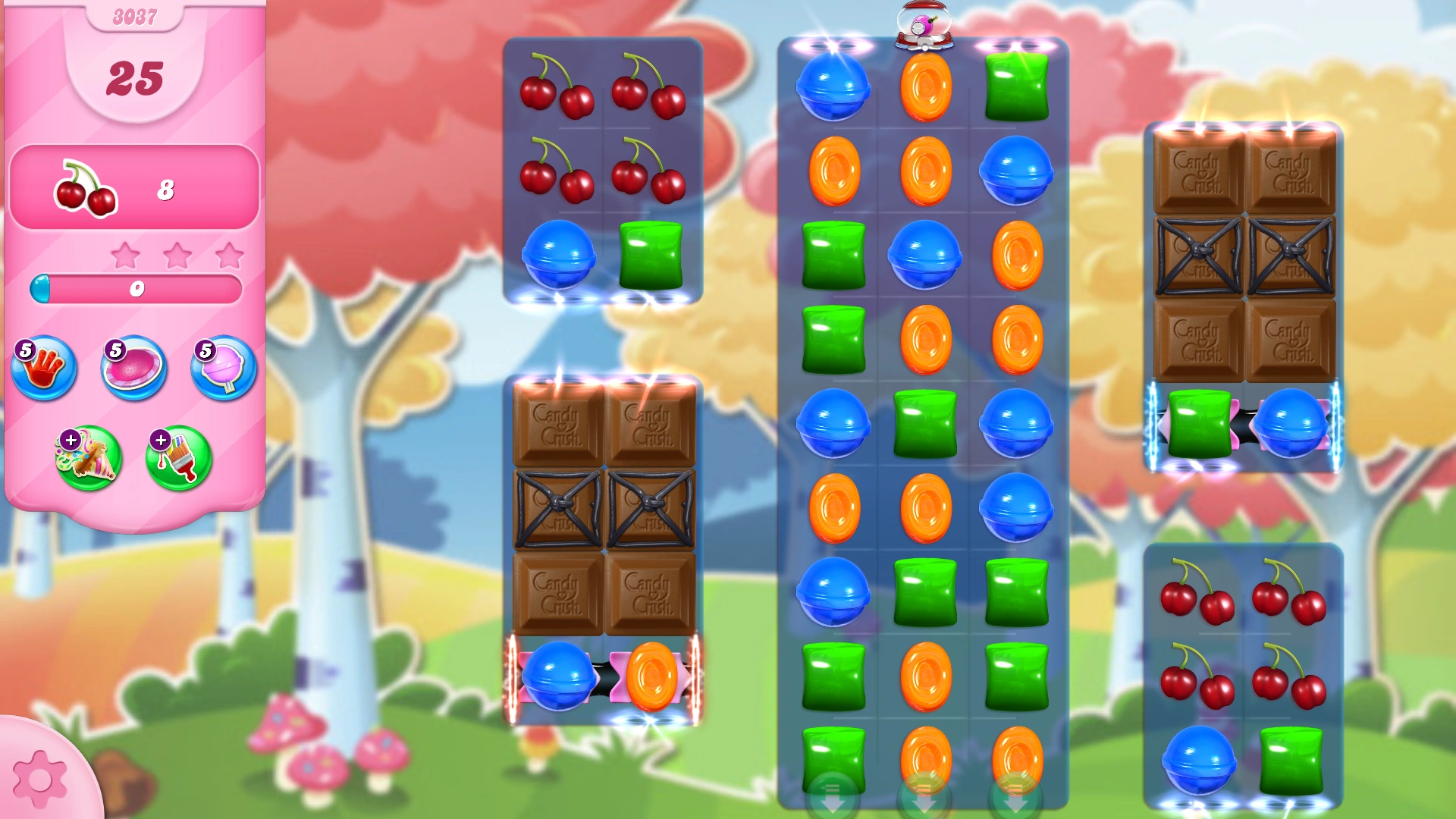Viewport: 1456px width, 819px height.
Task: Add the Party Popper booster with plus badge
Action: tap(88, 457)
